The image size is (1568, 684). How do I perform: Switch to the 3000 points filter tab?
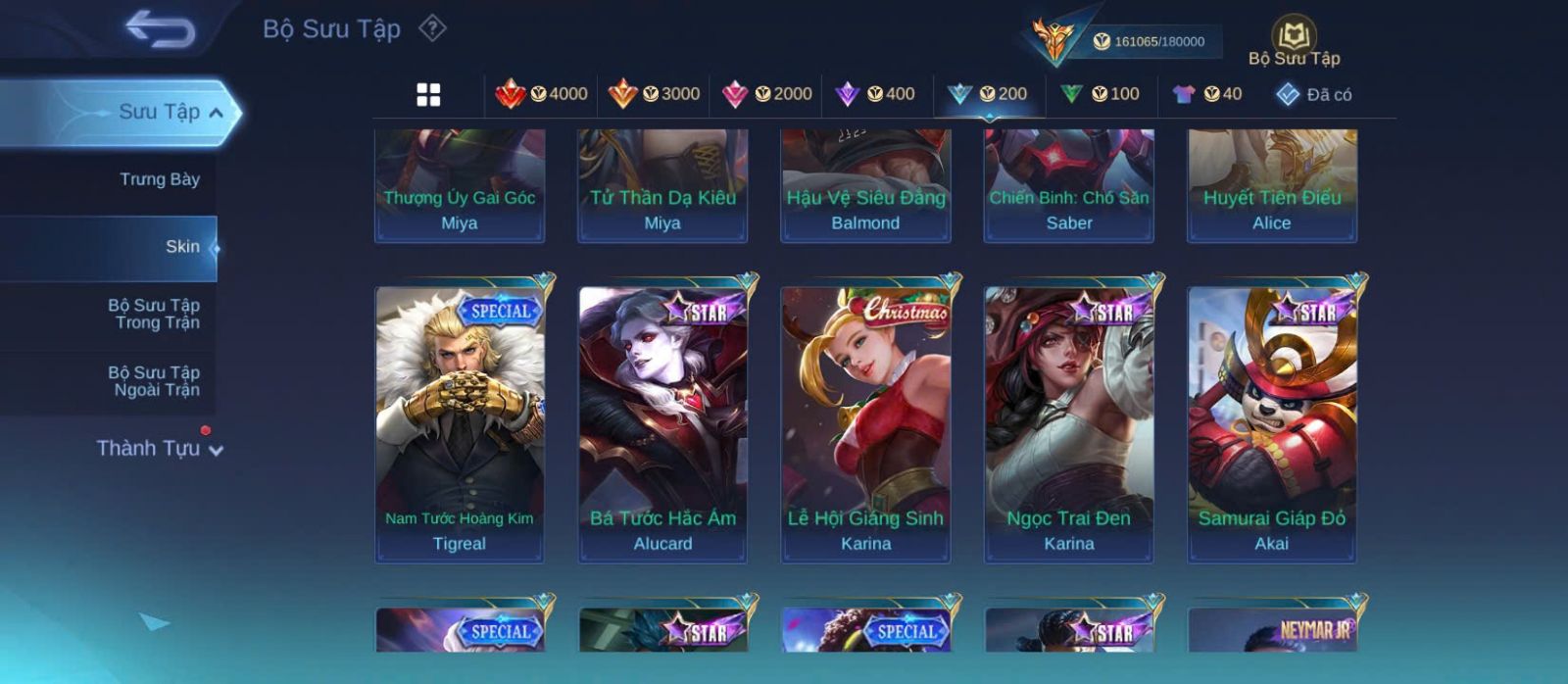655,94
